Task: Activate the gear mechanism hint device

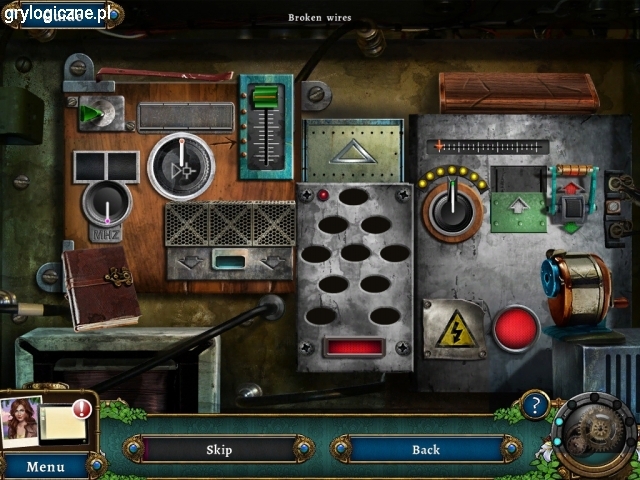Action: pos(596,437)
